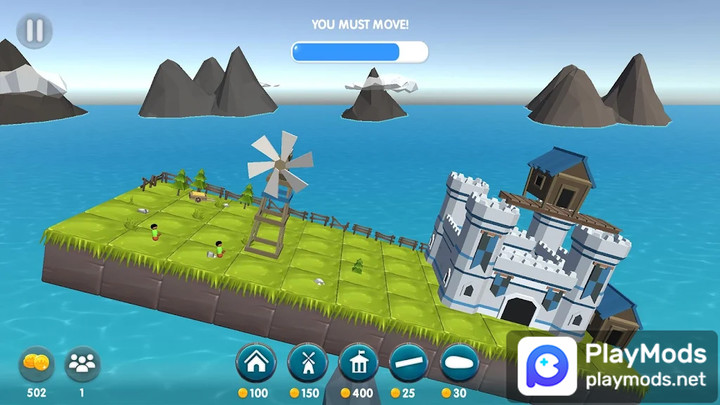Select the flat plank item costing 25
The height and width of the screenshot is (405, 720).
[410, 363]
